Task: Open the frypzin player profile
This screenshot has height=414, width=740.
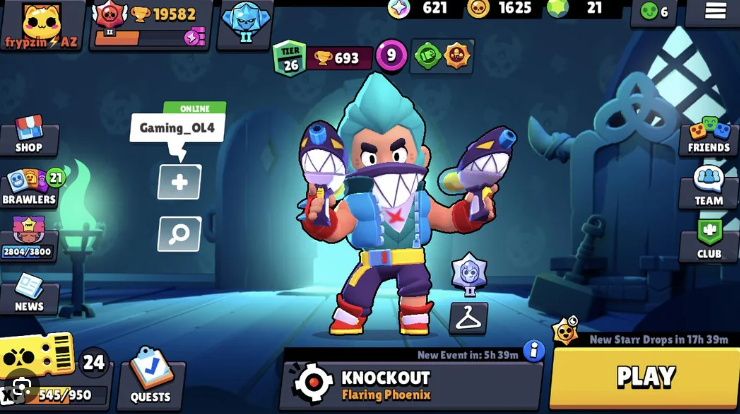Action: (42, 24)
